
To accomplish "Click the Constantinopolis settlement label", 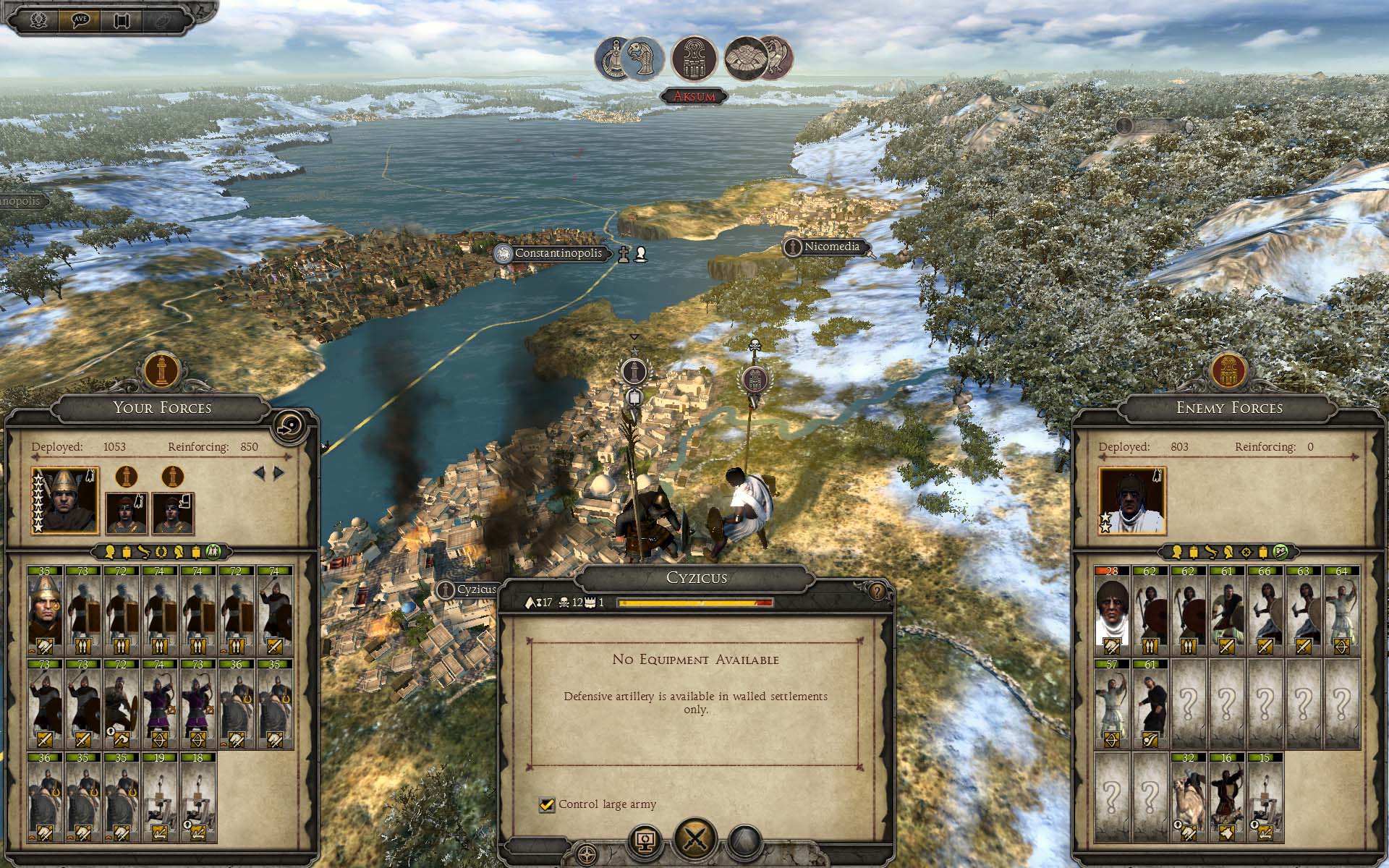I will tap(557, 254).
